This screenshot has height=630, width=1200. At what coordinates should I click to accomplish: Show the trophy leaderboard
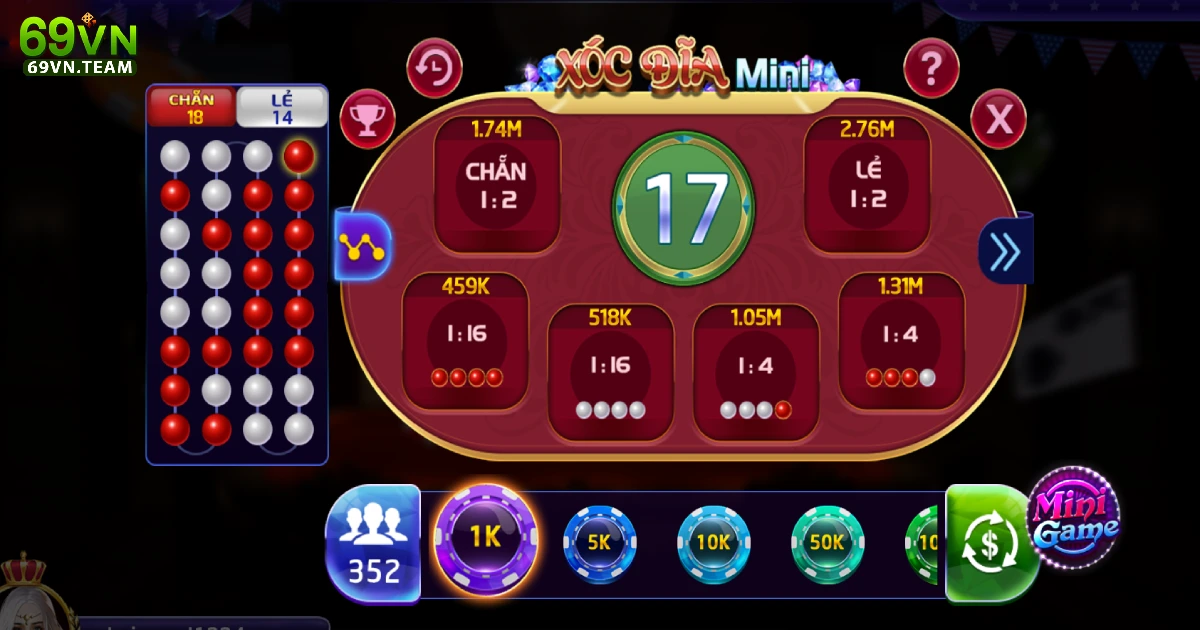coord(368,119)
